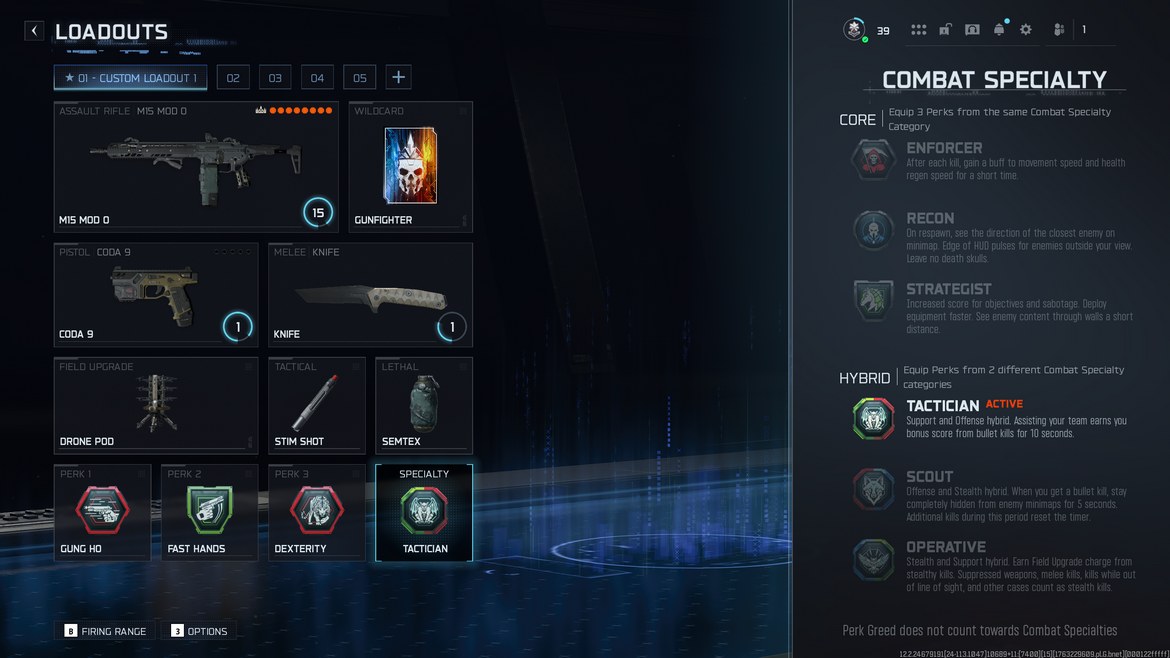Switch to loadout tab 02
Screen dimensions: 1170x658
233,78
